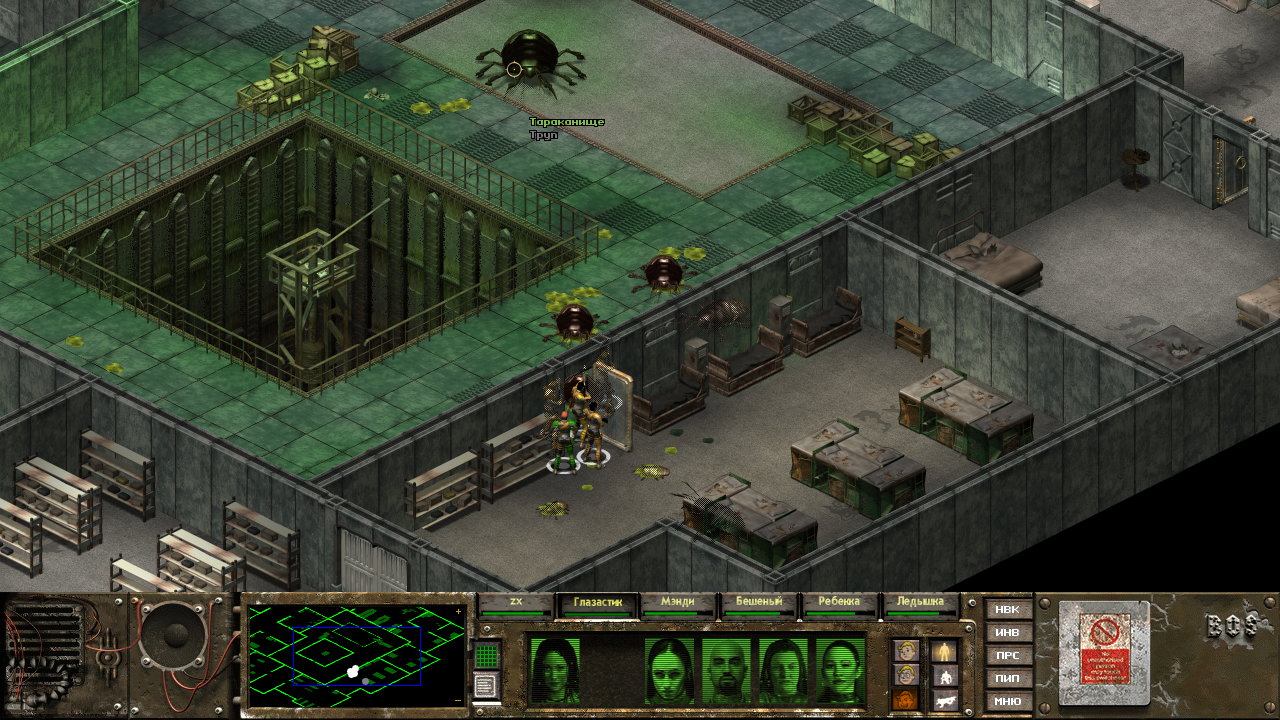Select squad member Ребекка tab
Screen dimensions: 1280x720
(x=839, y=604)
